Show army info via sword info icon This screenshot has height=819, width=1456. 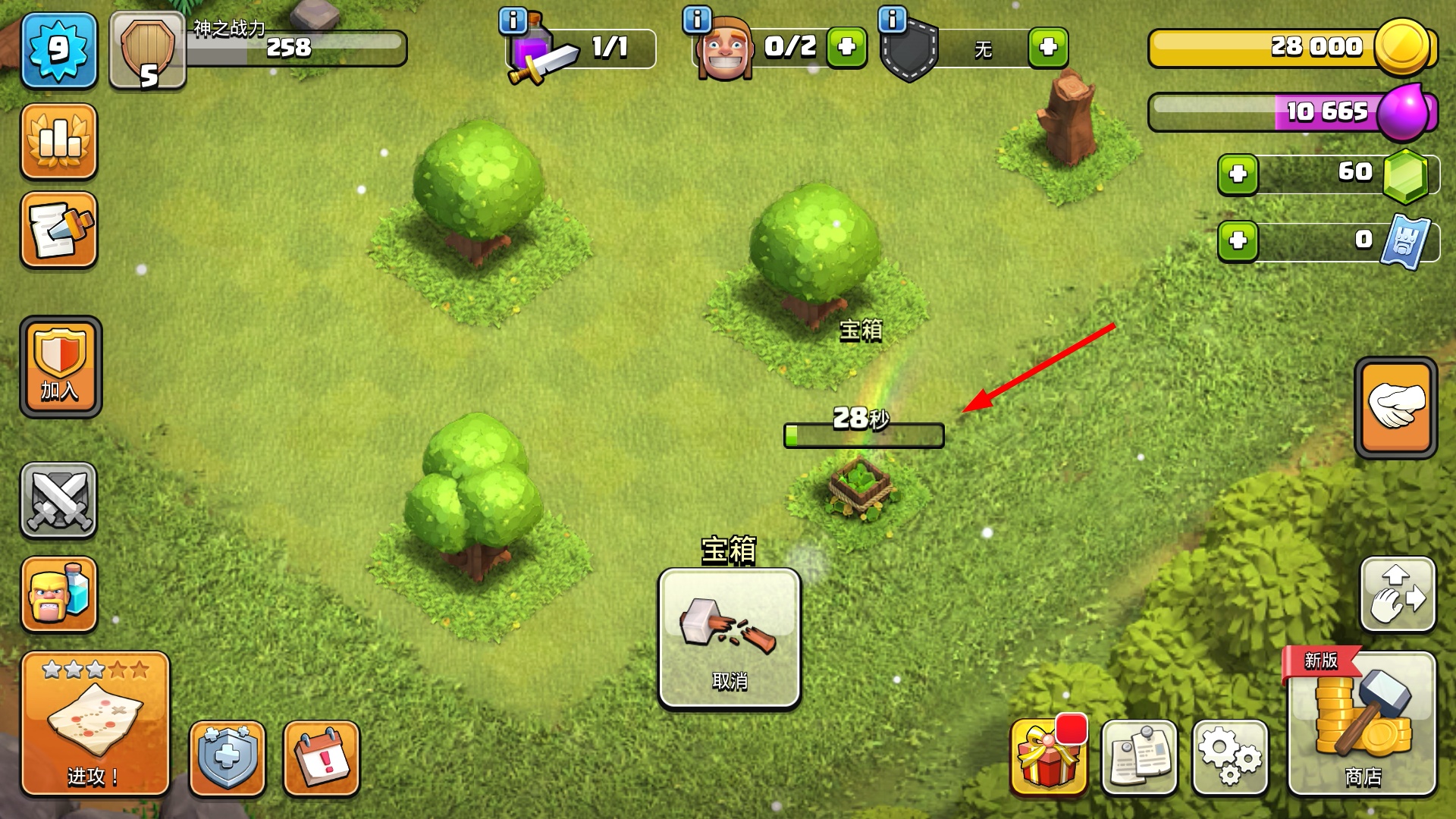[x=513, y=20]
